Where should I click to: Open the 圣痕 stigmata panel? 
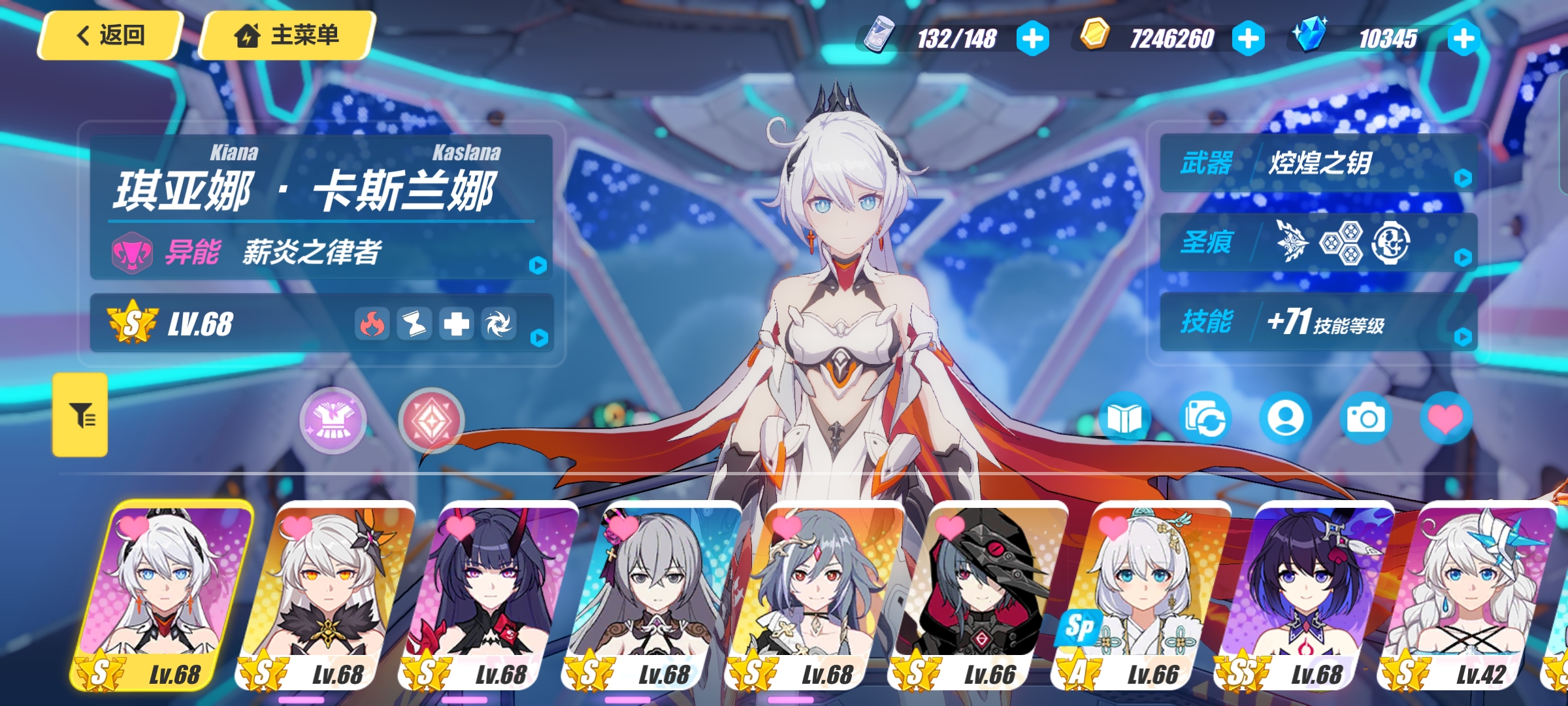click(1318, 243)
